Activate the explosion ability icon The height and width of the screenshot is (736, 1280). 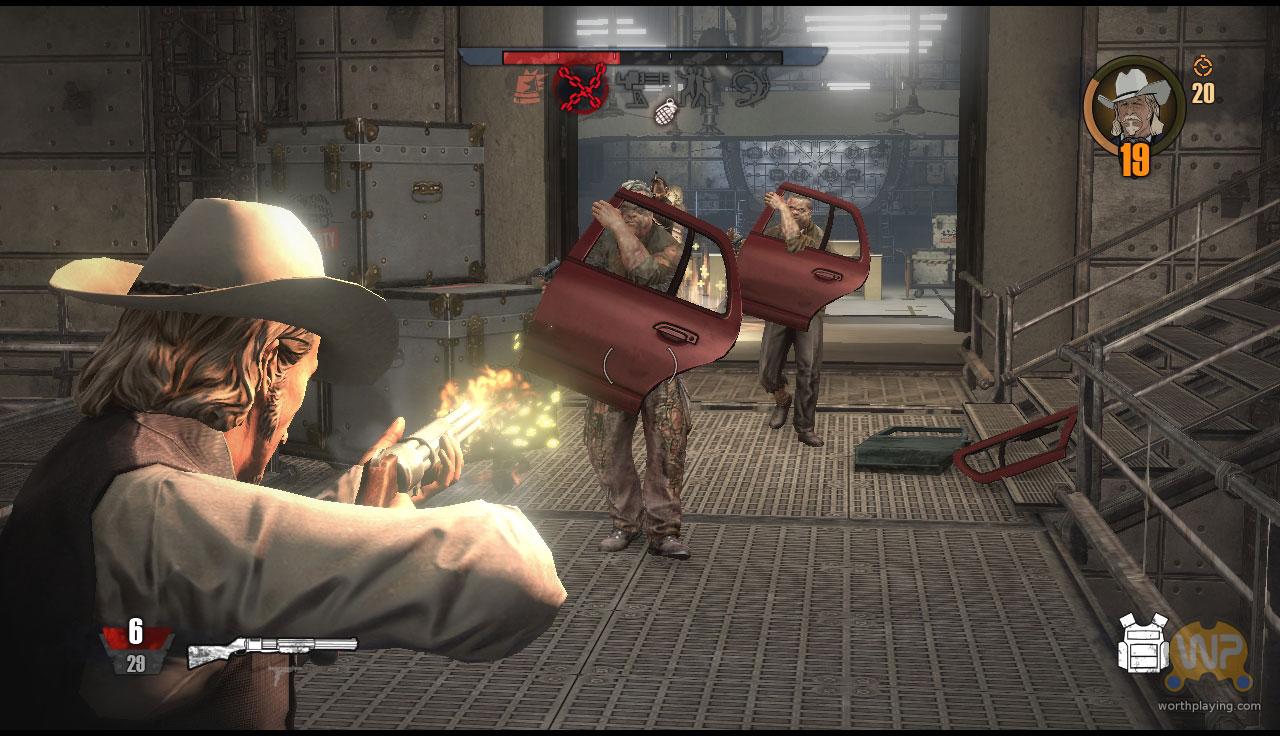click(x=528, y=88)
